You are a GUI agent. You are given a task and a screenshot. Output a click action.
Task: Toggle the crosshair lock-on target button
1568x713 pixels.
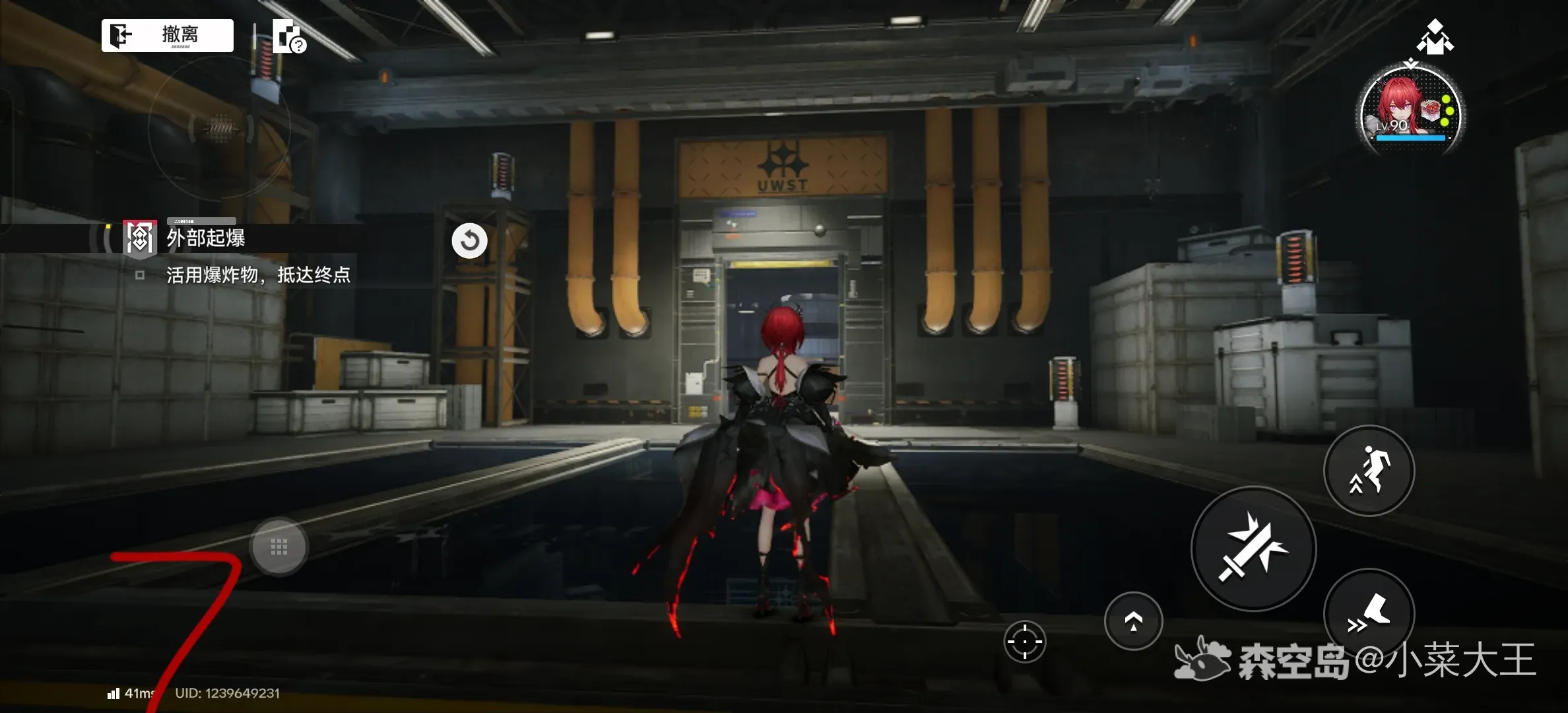1024,641
